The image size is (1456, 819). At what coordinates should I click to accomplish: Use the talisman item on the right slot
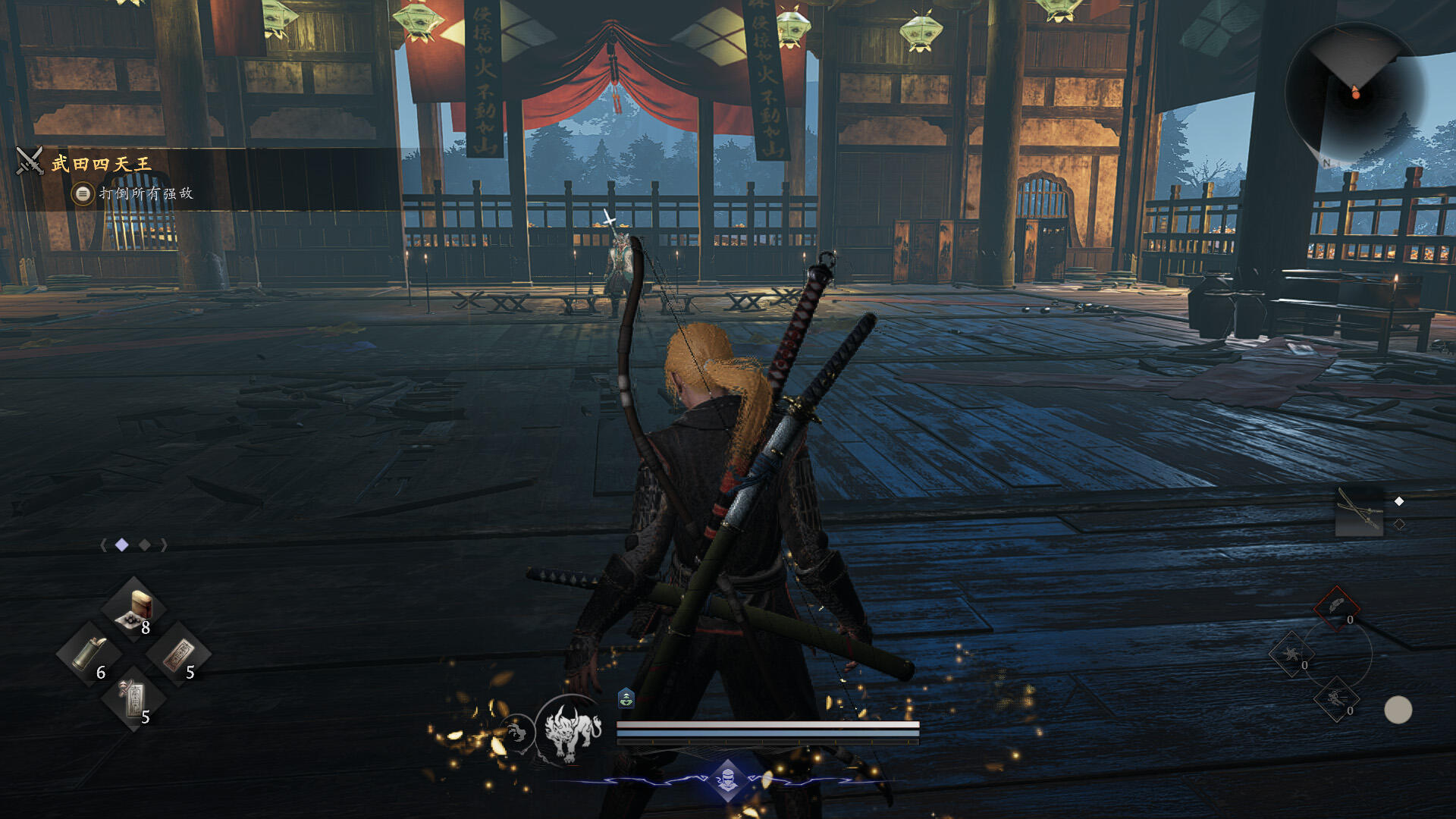tap(179, 654)
